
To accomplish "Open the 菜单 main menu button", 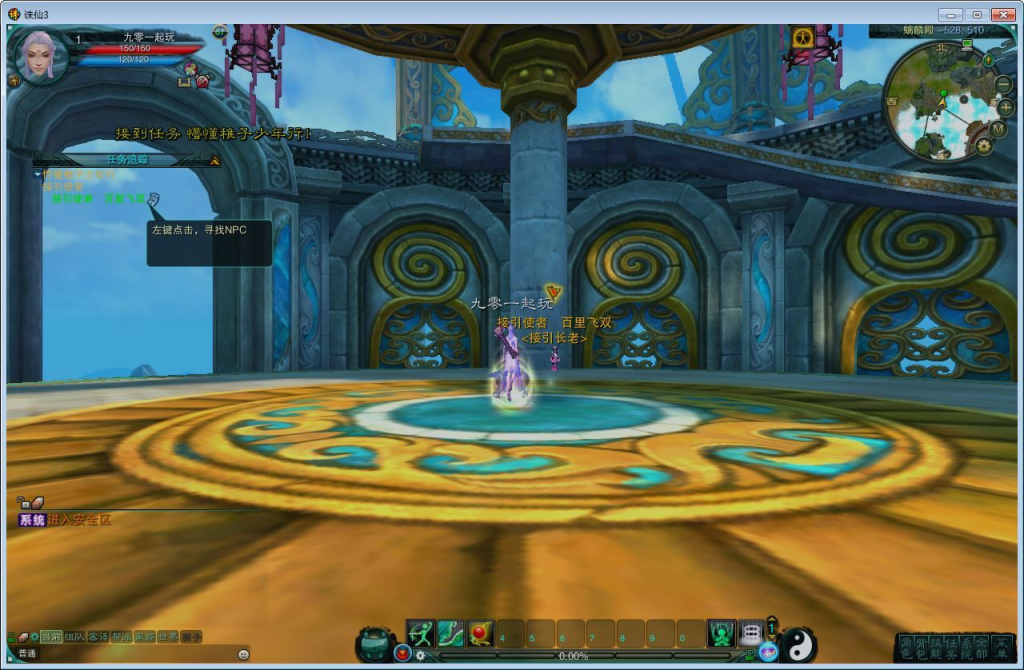I will [x=1002, y=646].
